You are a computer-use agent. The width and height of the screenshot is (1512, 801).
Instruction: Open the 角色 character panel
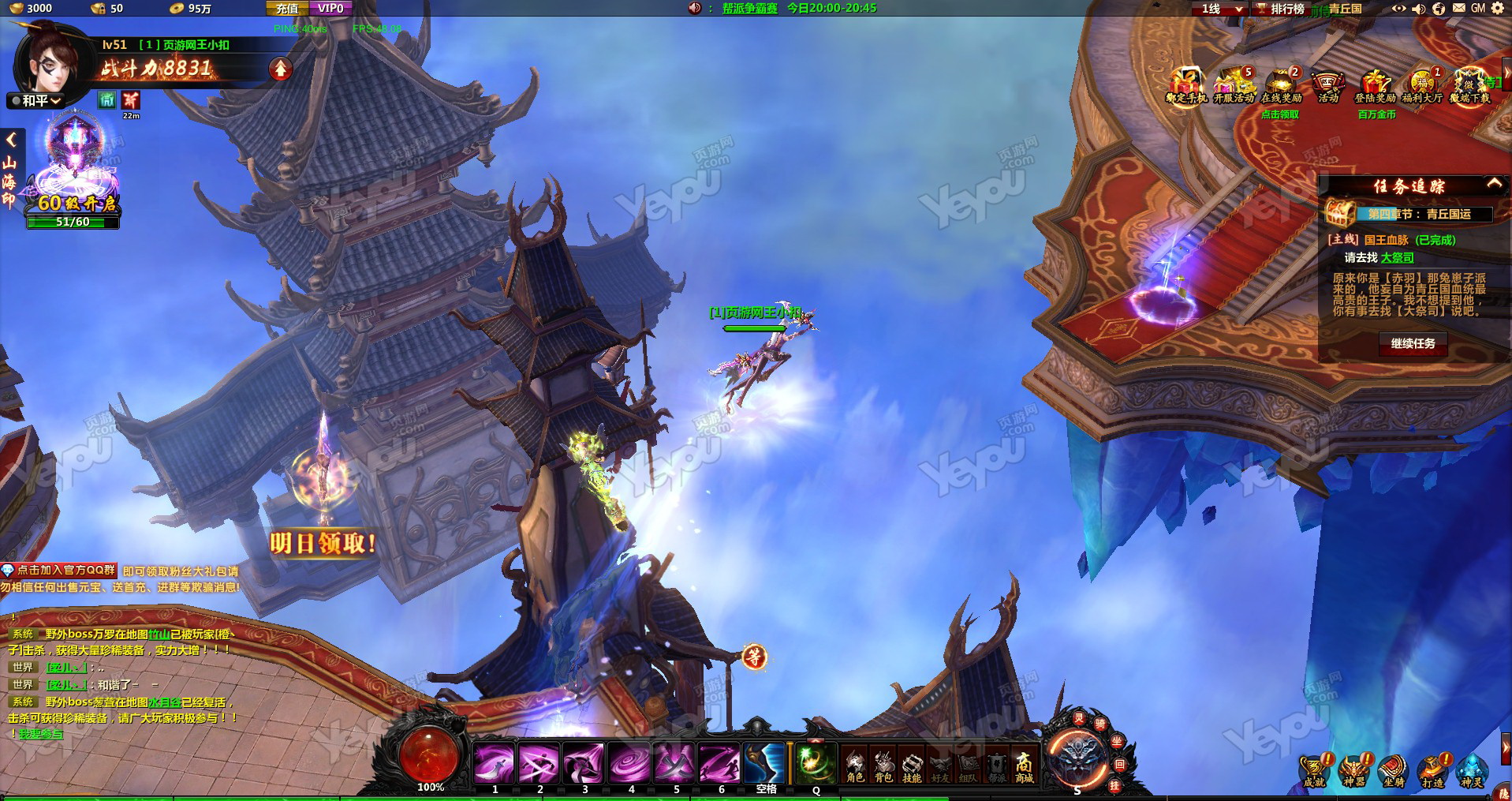[x=855, y=765]
